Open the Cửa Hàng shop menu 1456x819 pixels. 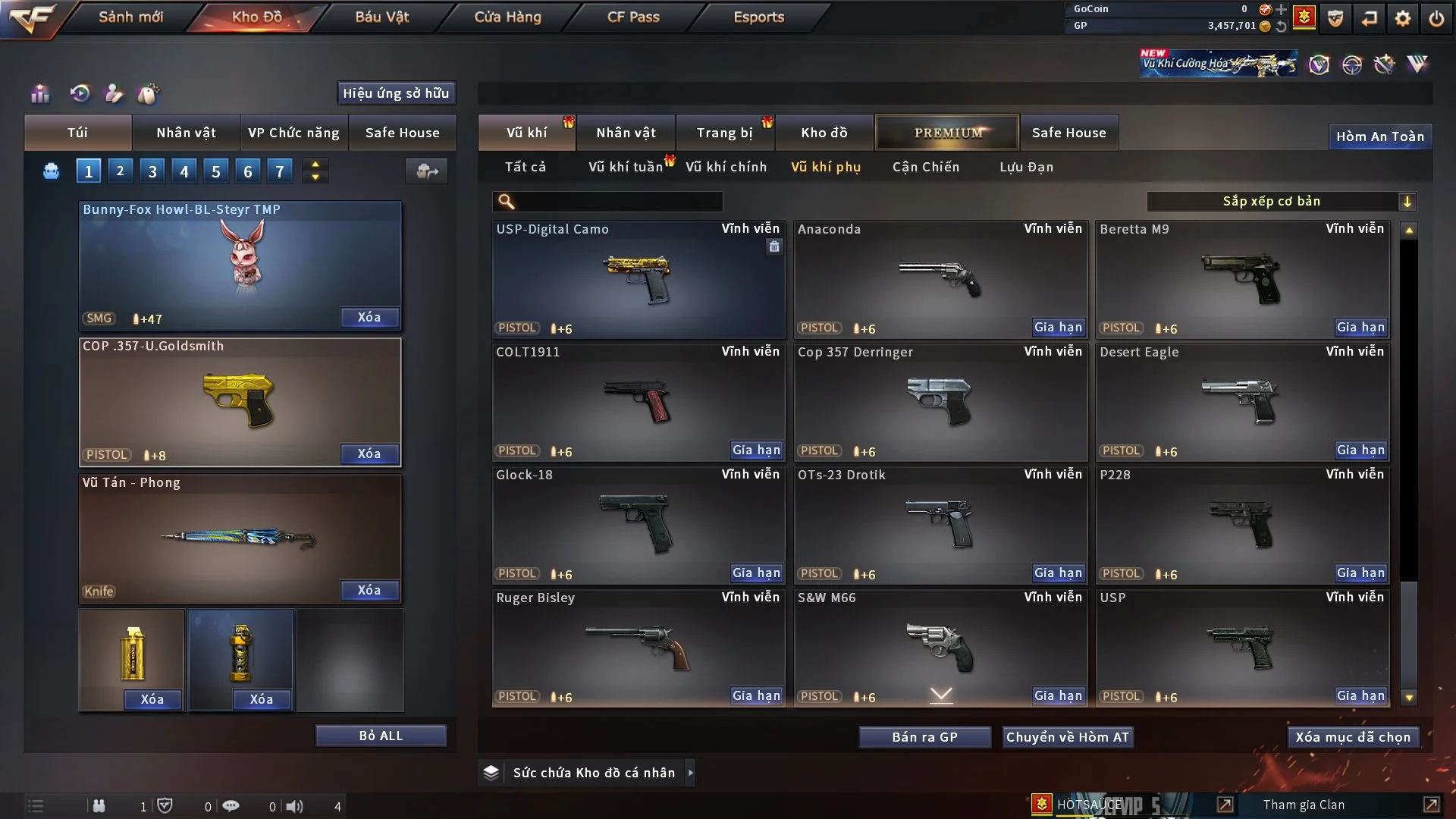[507, 17]
